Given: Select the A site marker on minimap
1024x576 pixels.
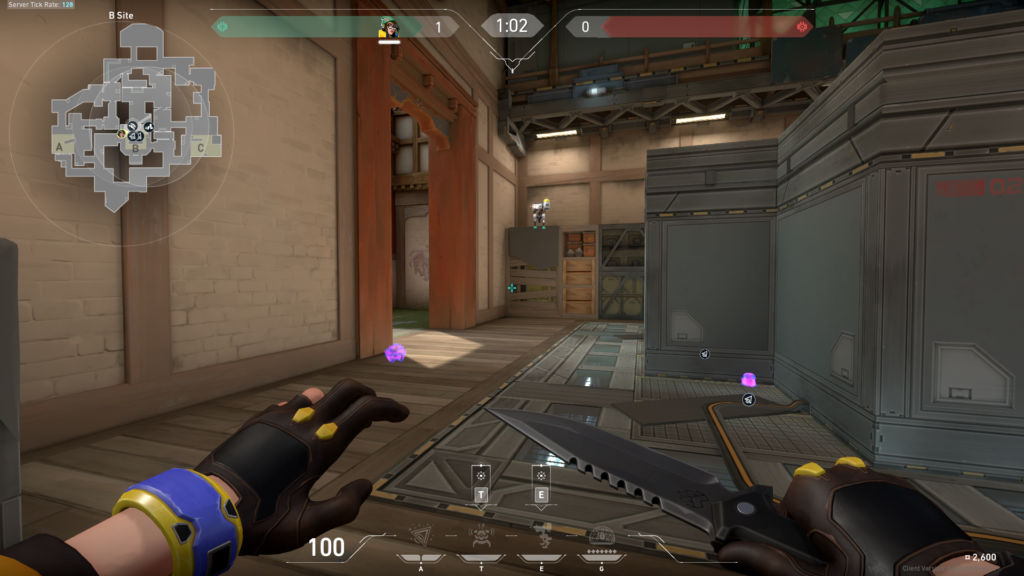Looking at the screenshot, I should tap(60, 147).
